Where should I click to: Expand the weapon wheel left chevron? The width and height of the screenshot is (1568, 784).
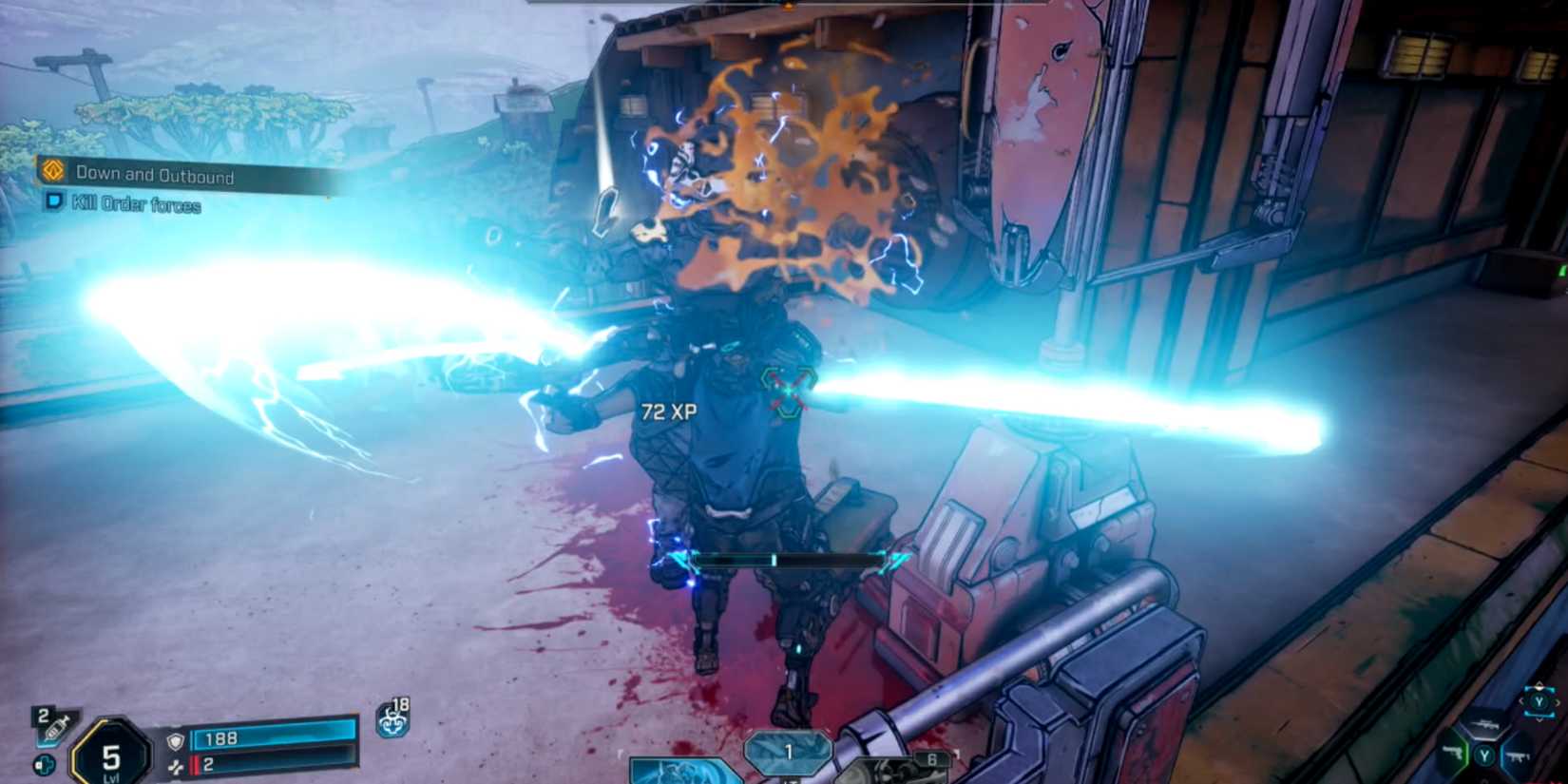[1521, 701]
